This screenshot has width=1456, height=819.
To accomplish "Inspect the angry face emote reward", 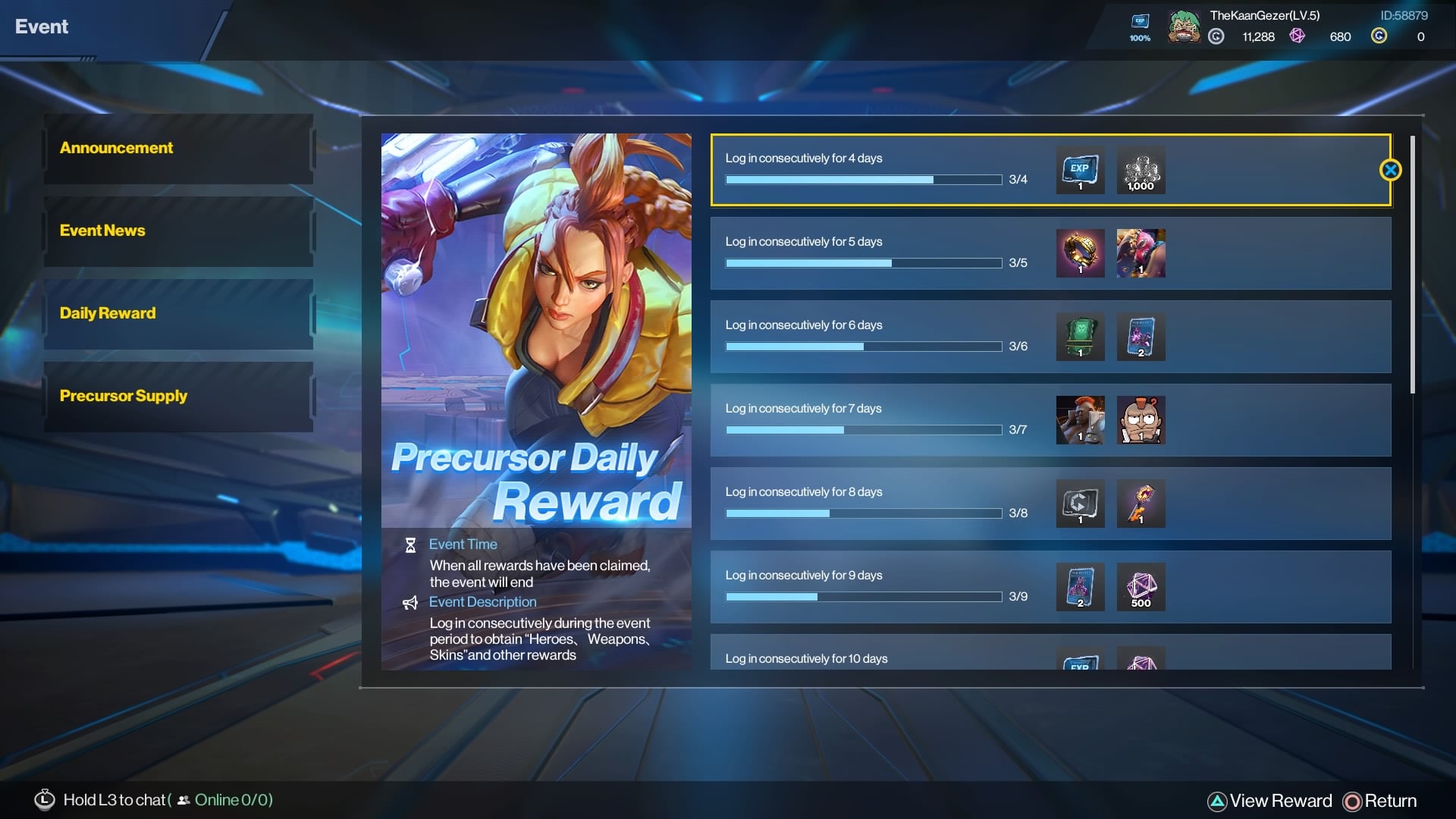I will [x=1141, y=420].
